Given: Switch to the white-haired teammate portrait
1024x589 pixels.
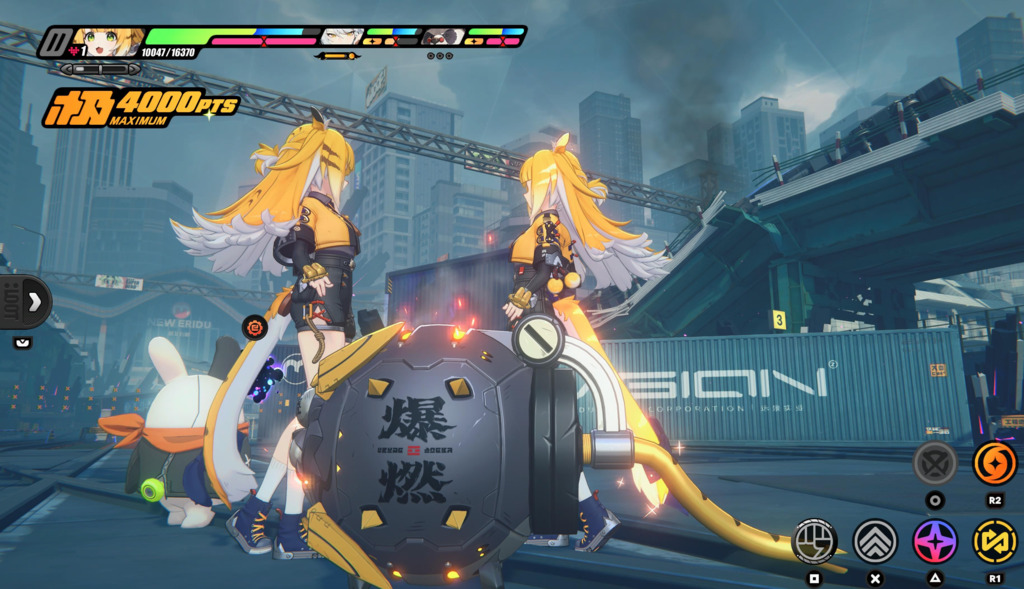Looking at the screenshot, I should (x=341, y=38).
